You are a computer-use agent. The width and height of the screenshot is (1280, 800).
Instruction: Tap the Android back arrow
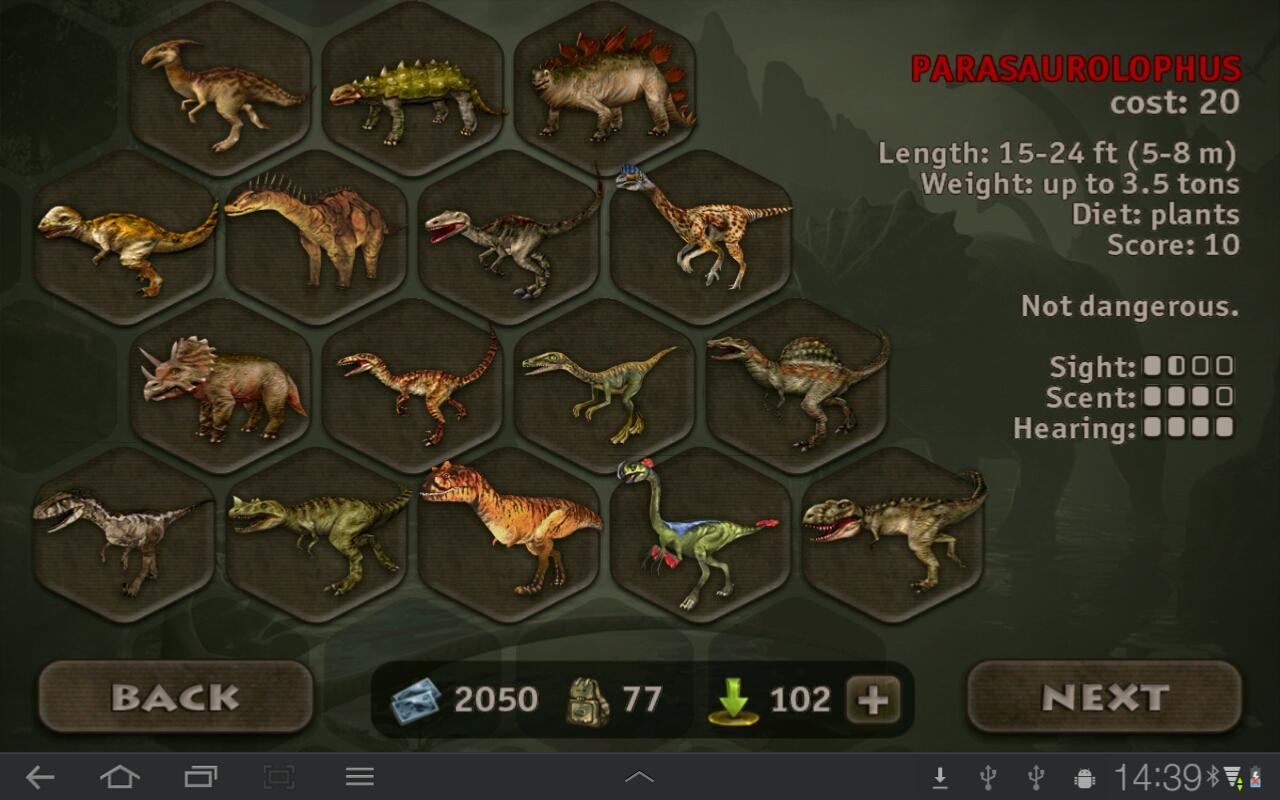pyautogui.click(x=40, y=777)
